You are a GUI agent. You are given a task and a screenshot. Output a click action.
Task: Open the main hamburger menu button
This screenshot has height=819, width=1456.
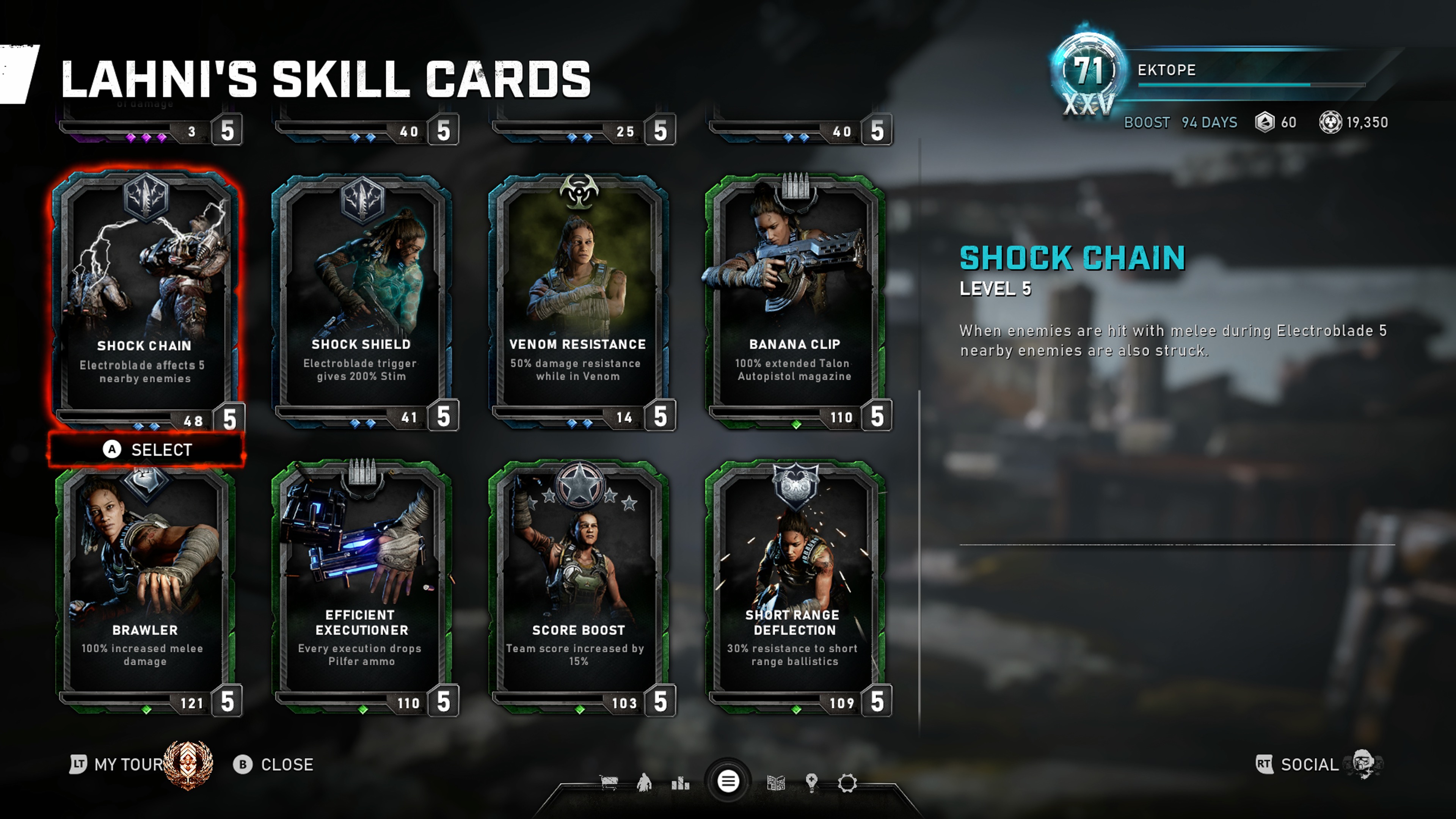(728, 782)
